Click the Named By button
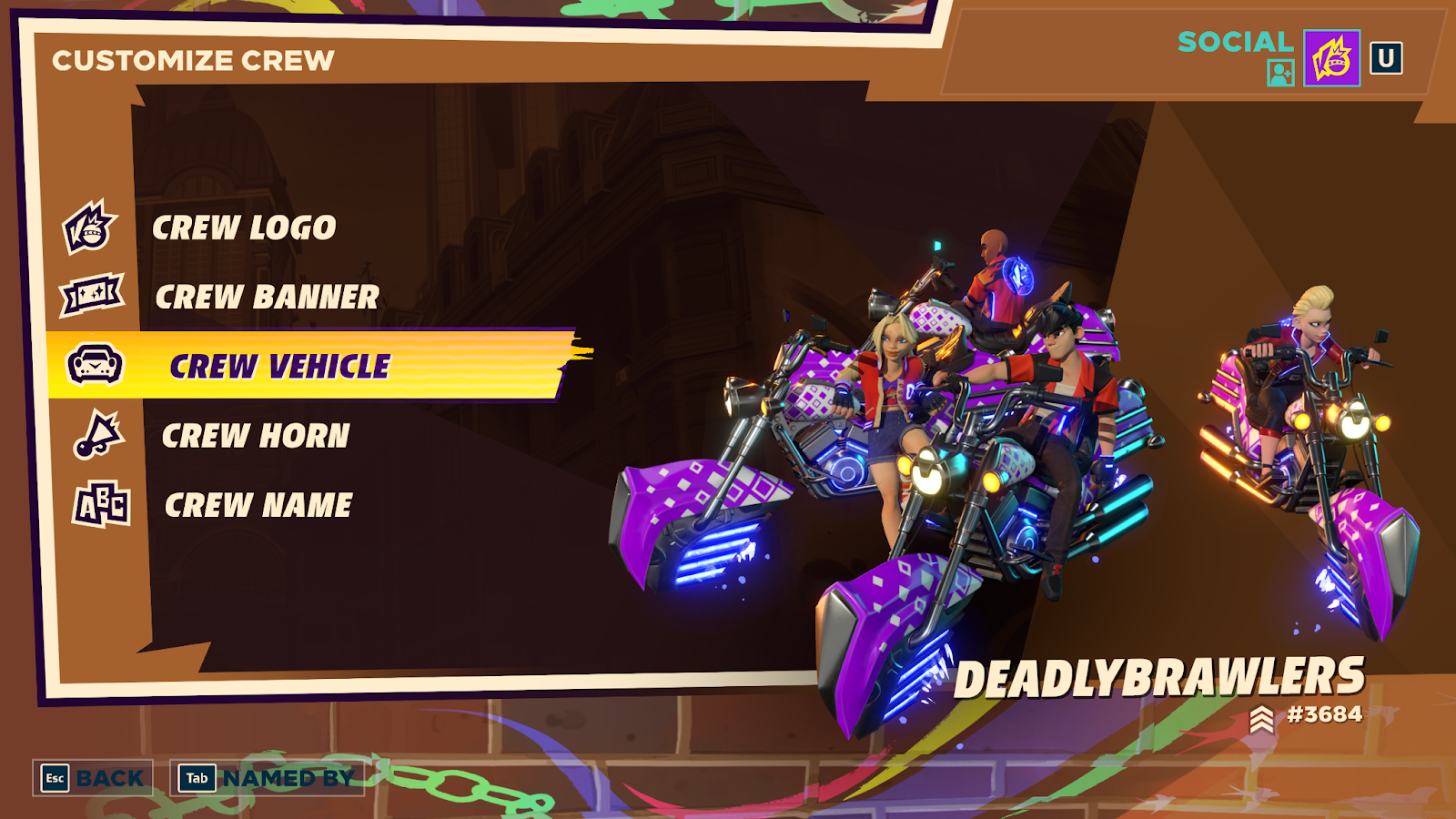Image resolution: width=1456 pixels, height=819 pixels. click(x=268, y=778)
